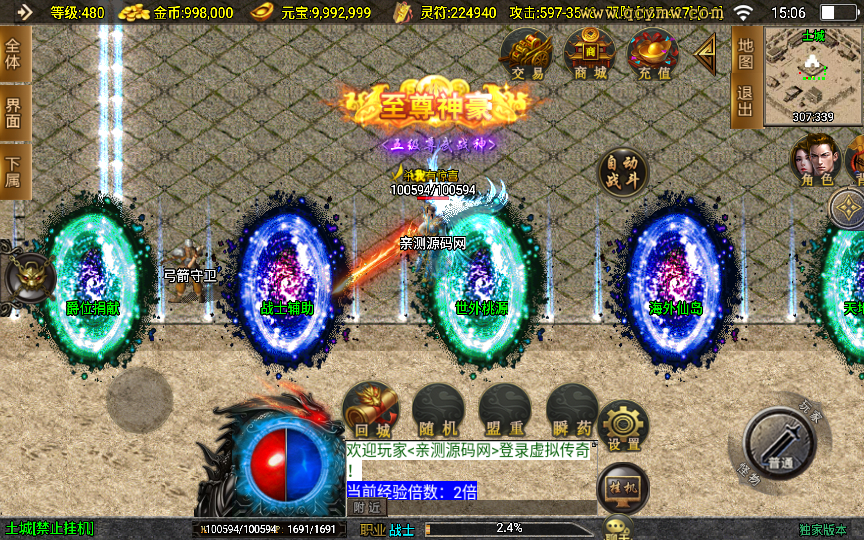This screenshot has height=540, width=864.
Task: Switch chat to the 附近 nearby channel
Action: (367, 507)
